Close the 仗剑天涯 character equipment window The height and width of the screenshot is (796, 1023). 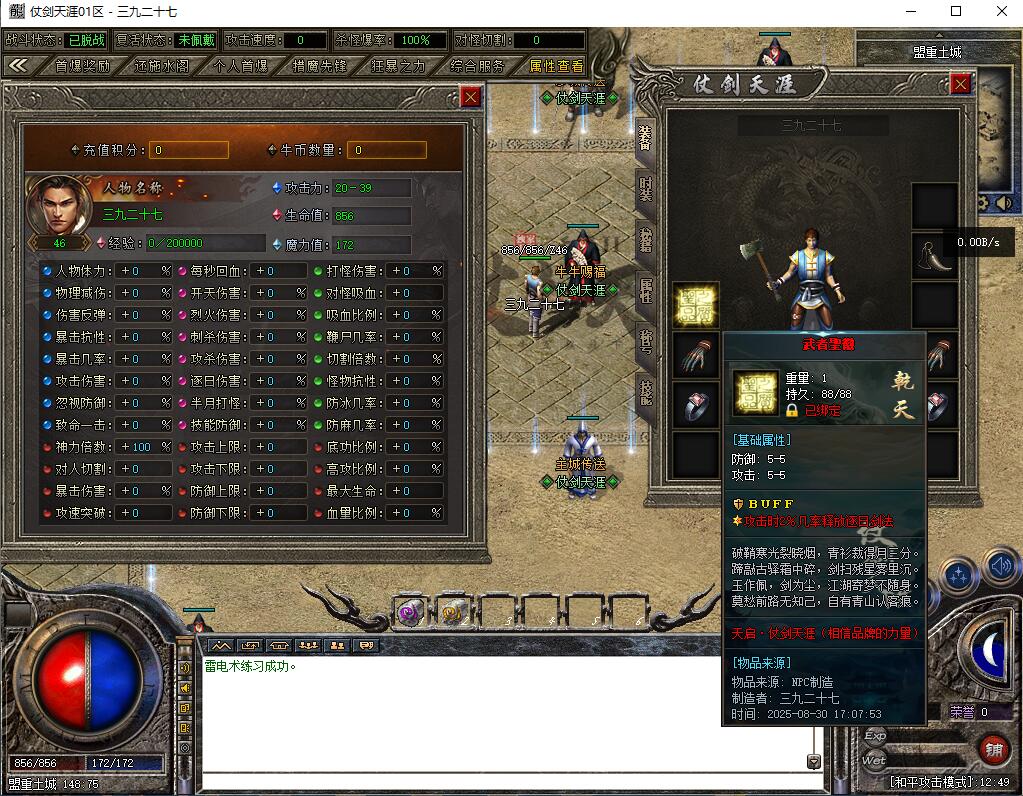click(960, 84)
